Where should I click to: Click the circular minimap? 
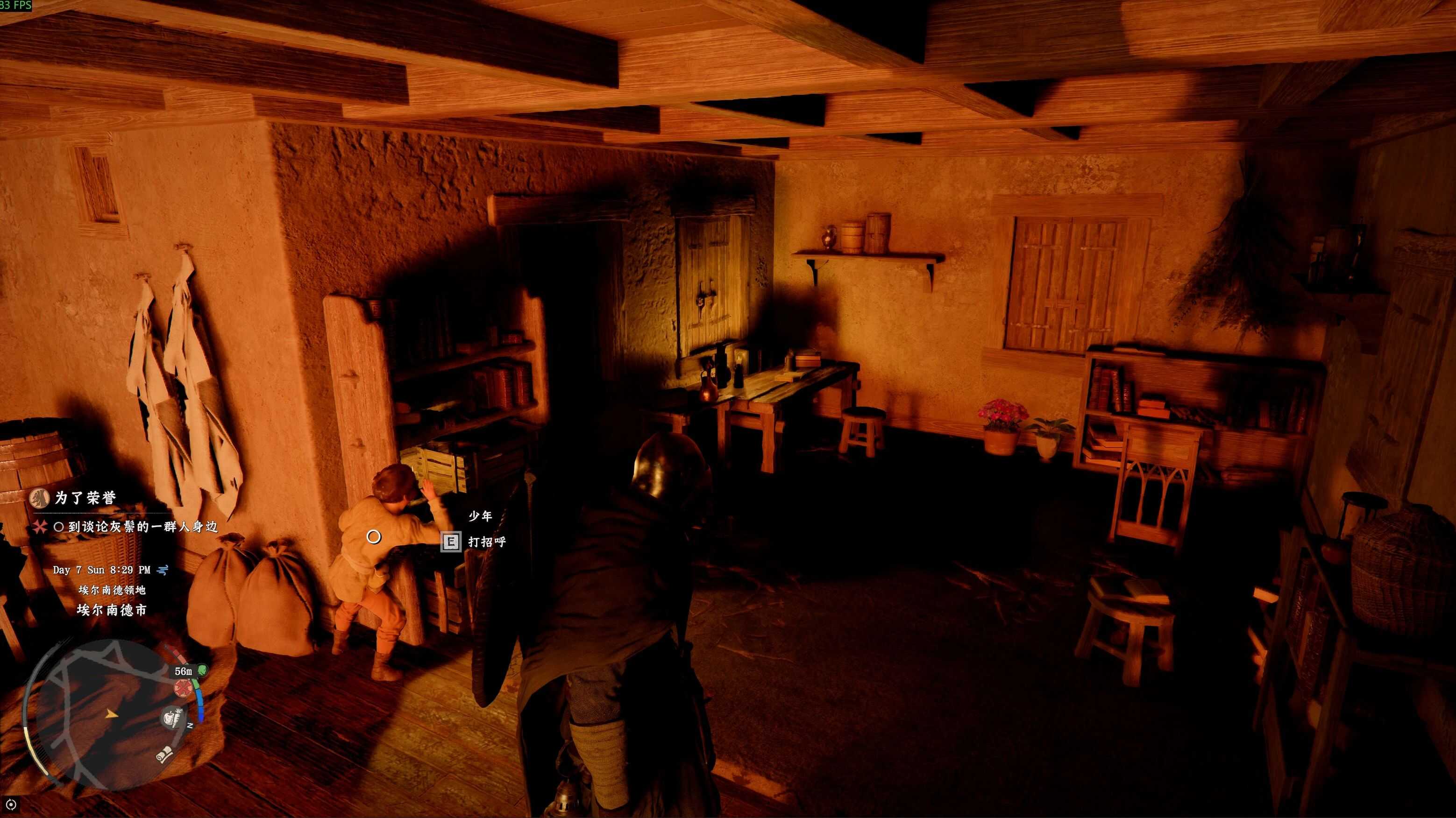pyautogui.click(x=107, y=715)
